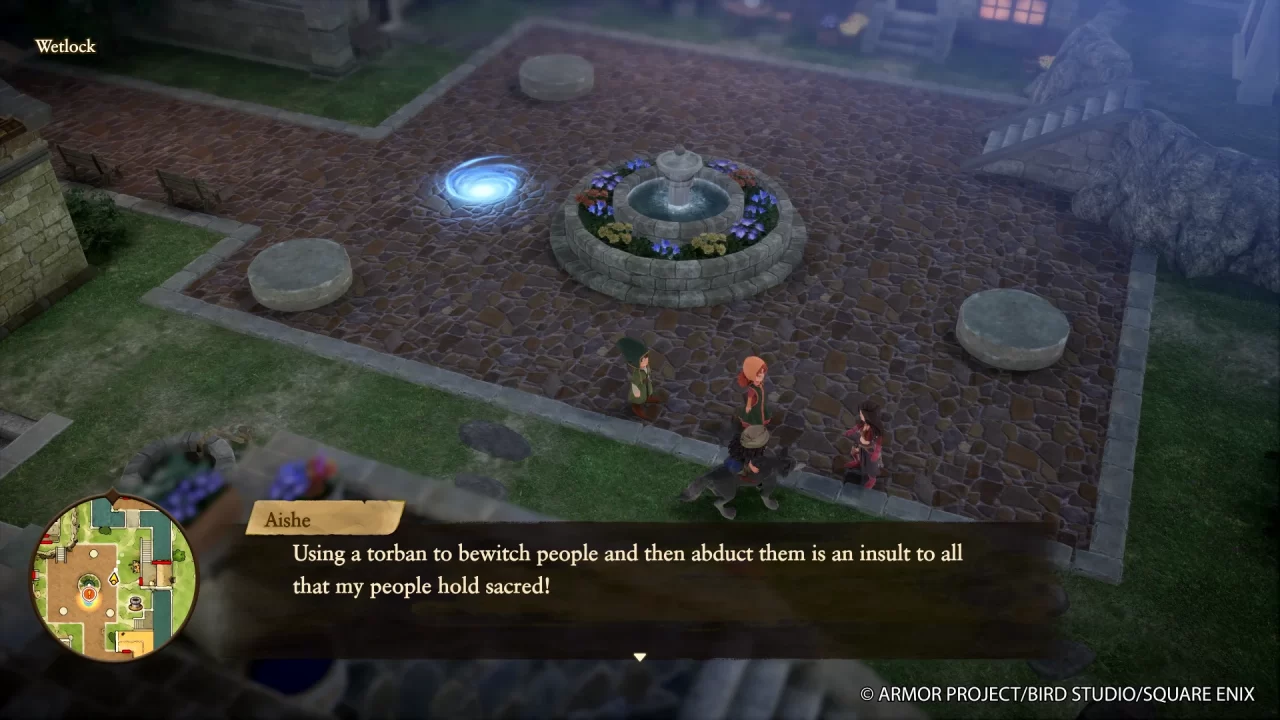Select the Wetlock location label
The image size is (1280, 720).
coord(65,46)
